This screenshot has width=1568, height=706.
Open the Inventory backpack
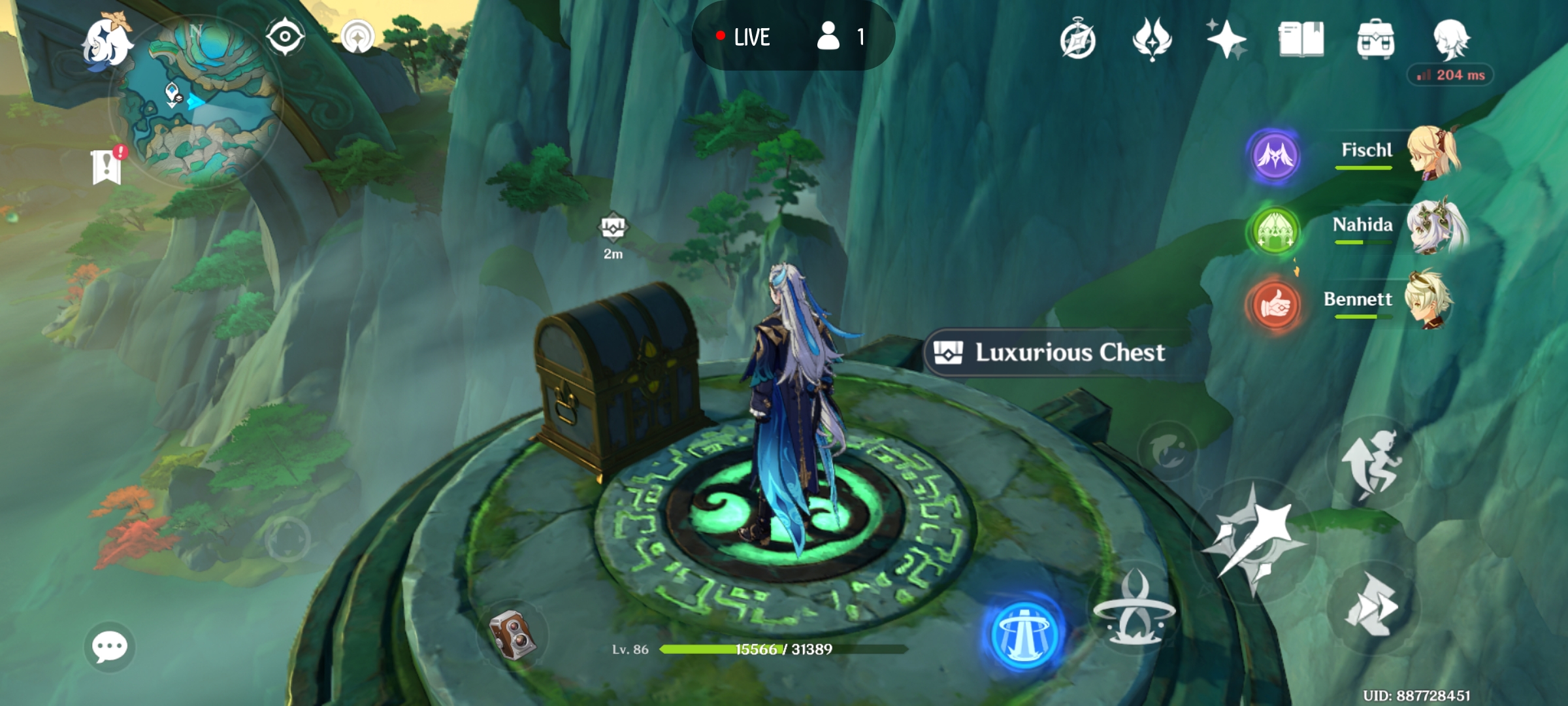coord(1376,39)
